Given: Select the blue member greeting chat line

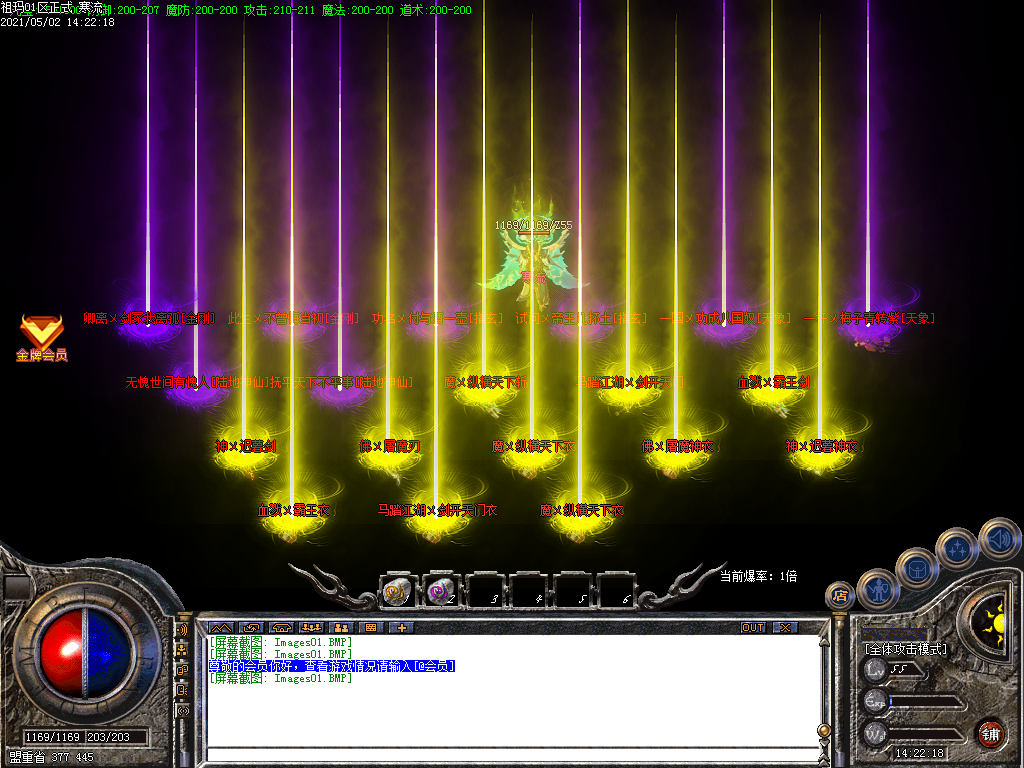Looking at the screenshot, I should pos(331,666).
